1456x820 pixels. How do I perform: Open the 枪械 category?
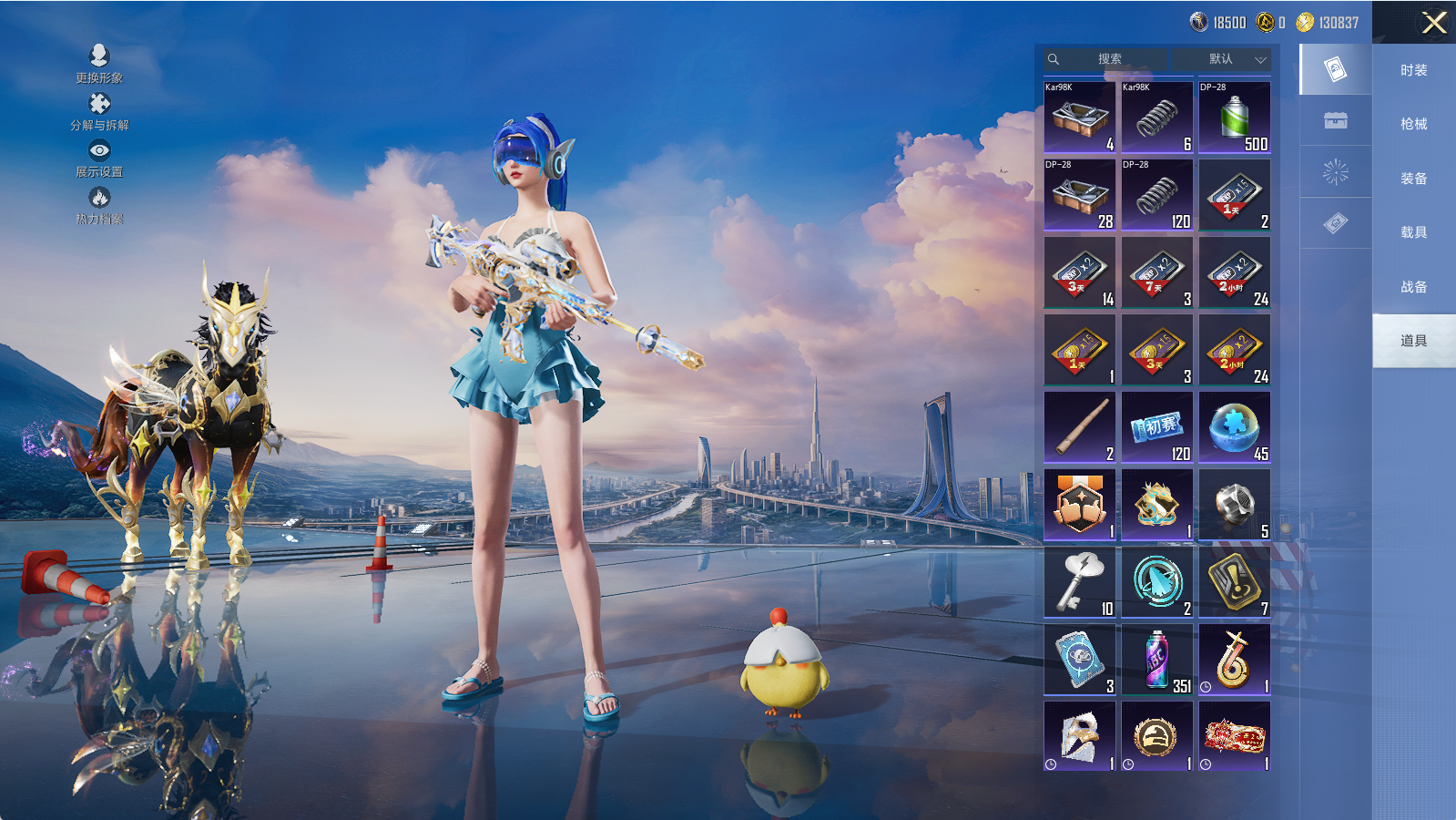coord(1413,124)
